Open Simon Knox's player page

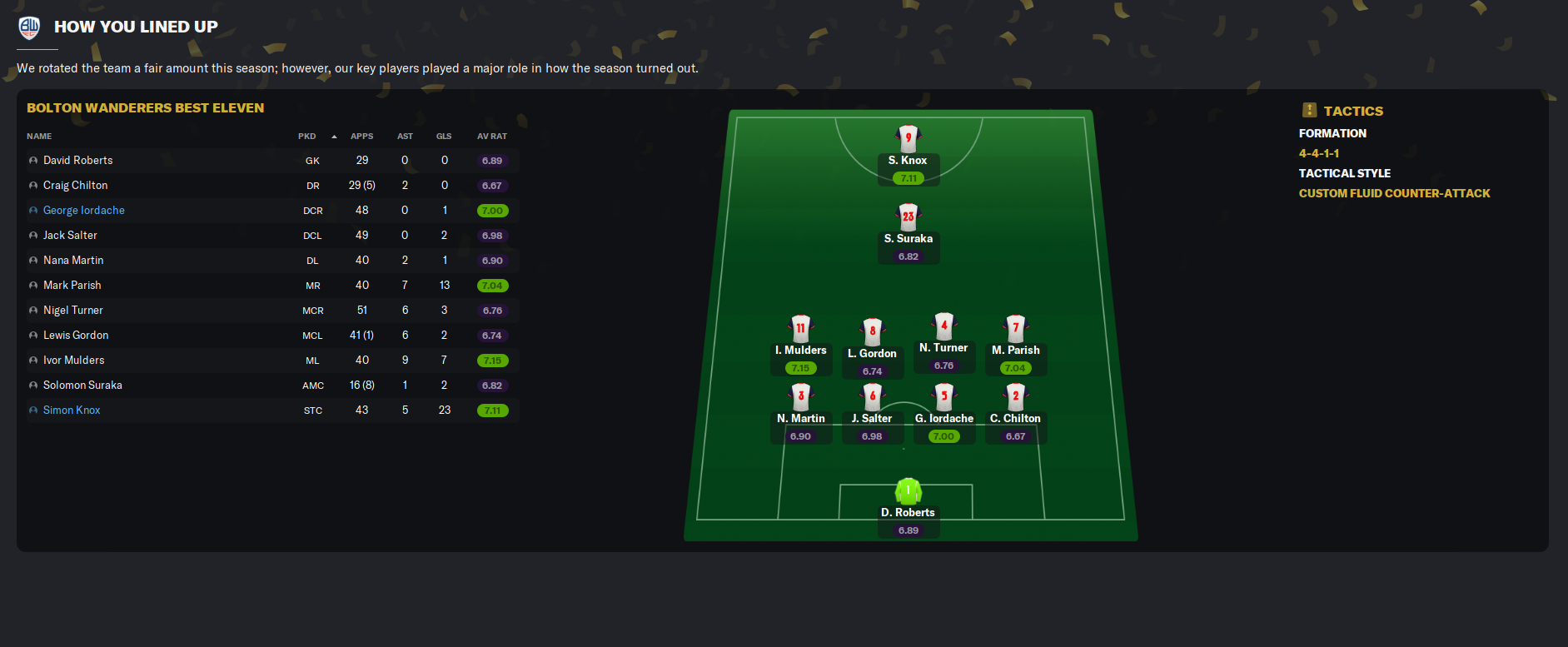(72, 411)
